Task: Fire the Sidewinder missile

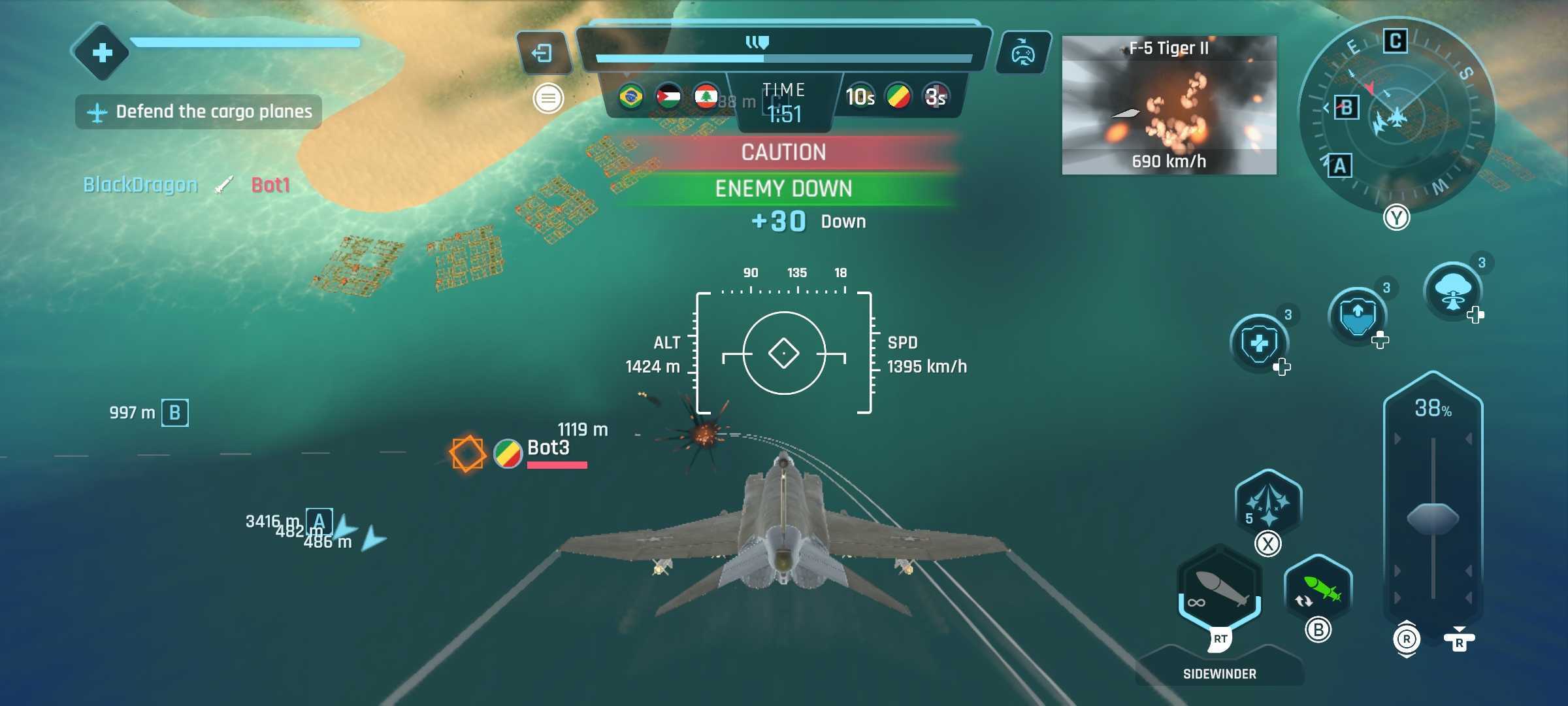Action: (1219, 591)
